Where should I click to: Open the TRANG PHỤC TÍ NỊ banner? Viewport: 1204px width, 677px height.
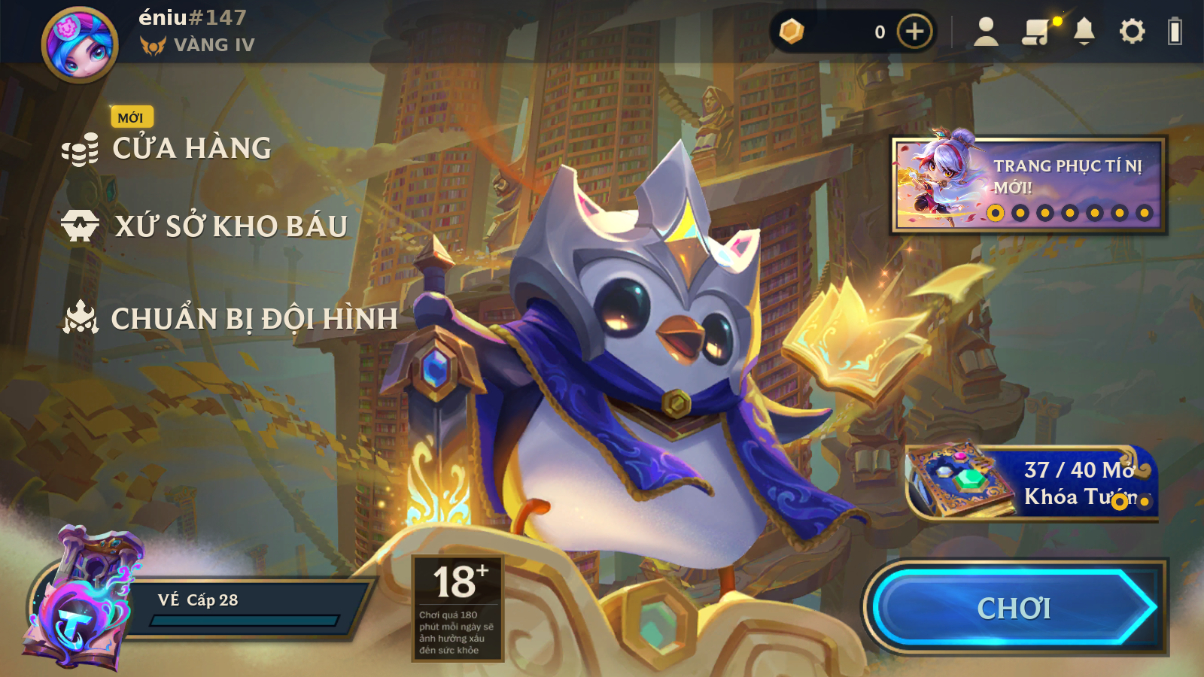point(1029,186)
